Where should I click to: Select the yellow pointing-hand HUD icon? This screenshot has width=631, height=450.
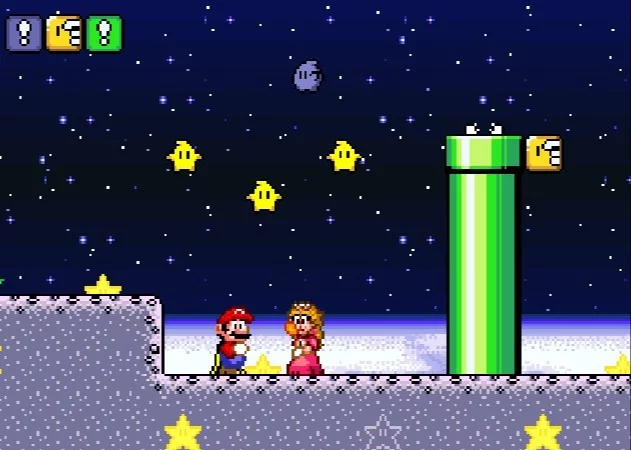pyautogui.click(x=64, y=33)
